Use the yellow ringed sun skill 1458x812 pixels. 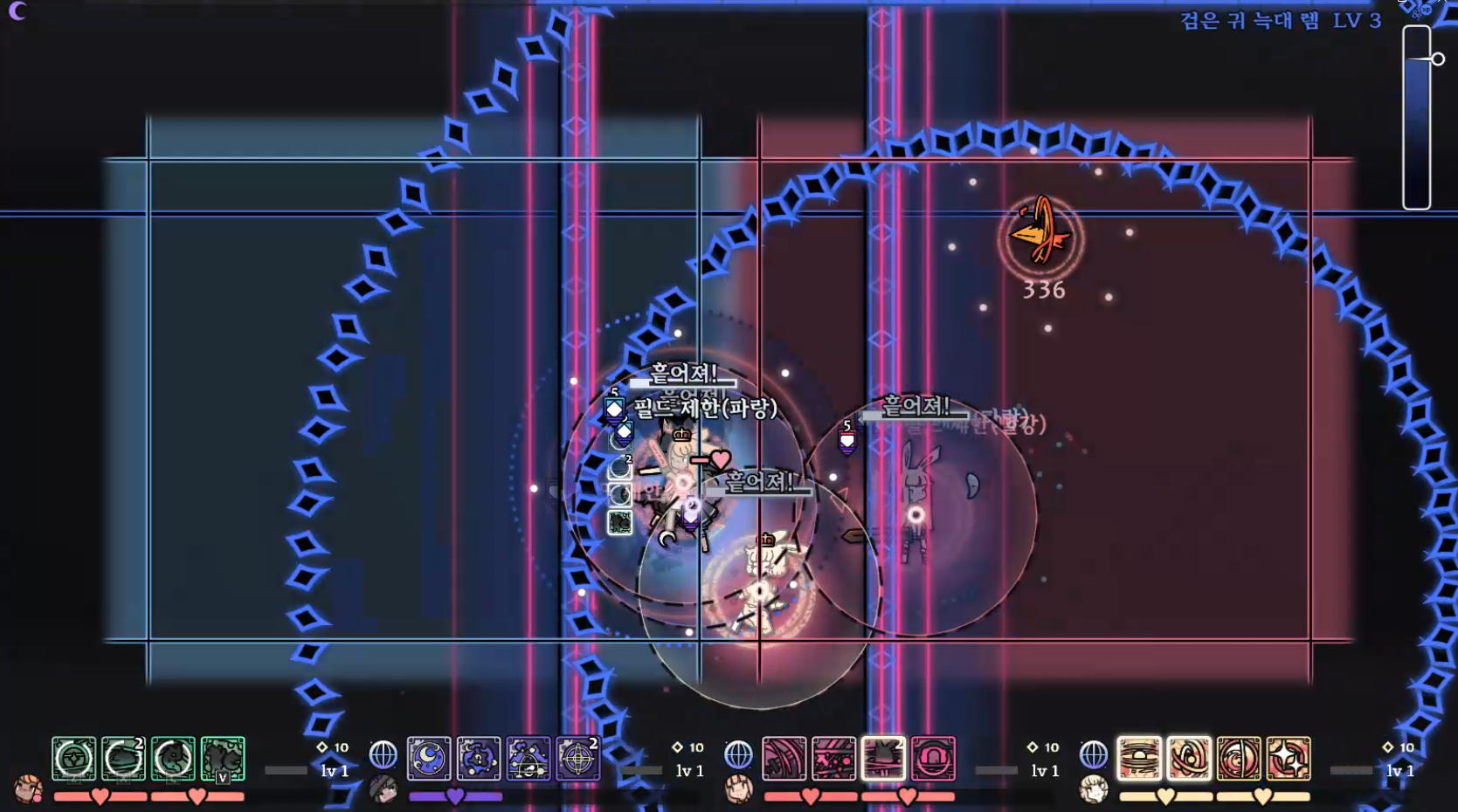click(1139, 759)
